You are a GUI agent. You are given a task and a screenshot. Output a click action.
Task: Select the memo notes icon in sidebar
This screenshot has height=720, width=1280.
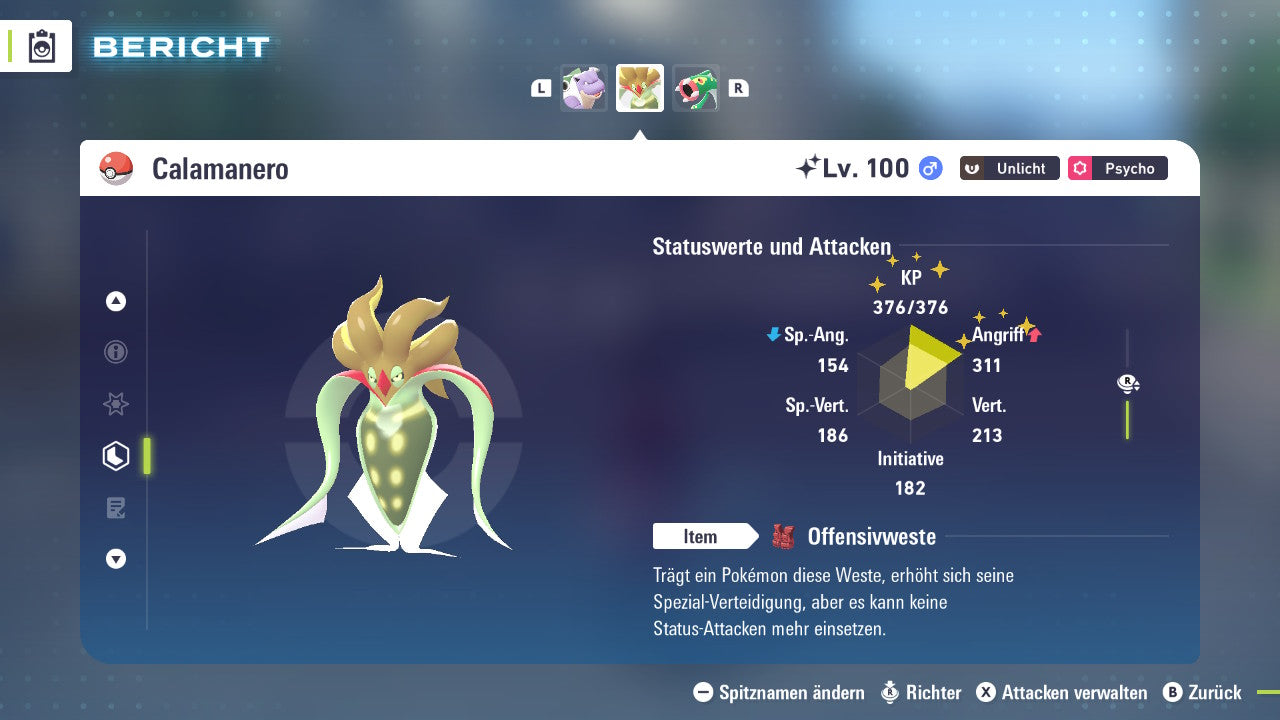tap(115, 508)
